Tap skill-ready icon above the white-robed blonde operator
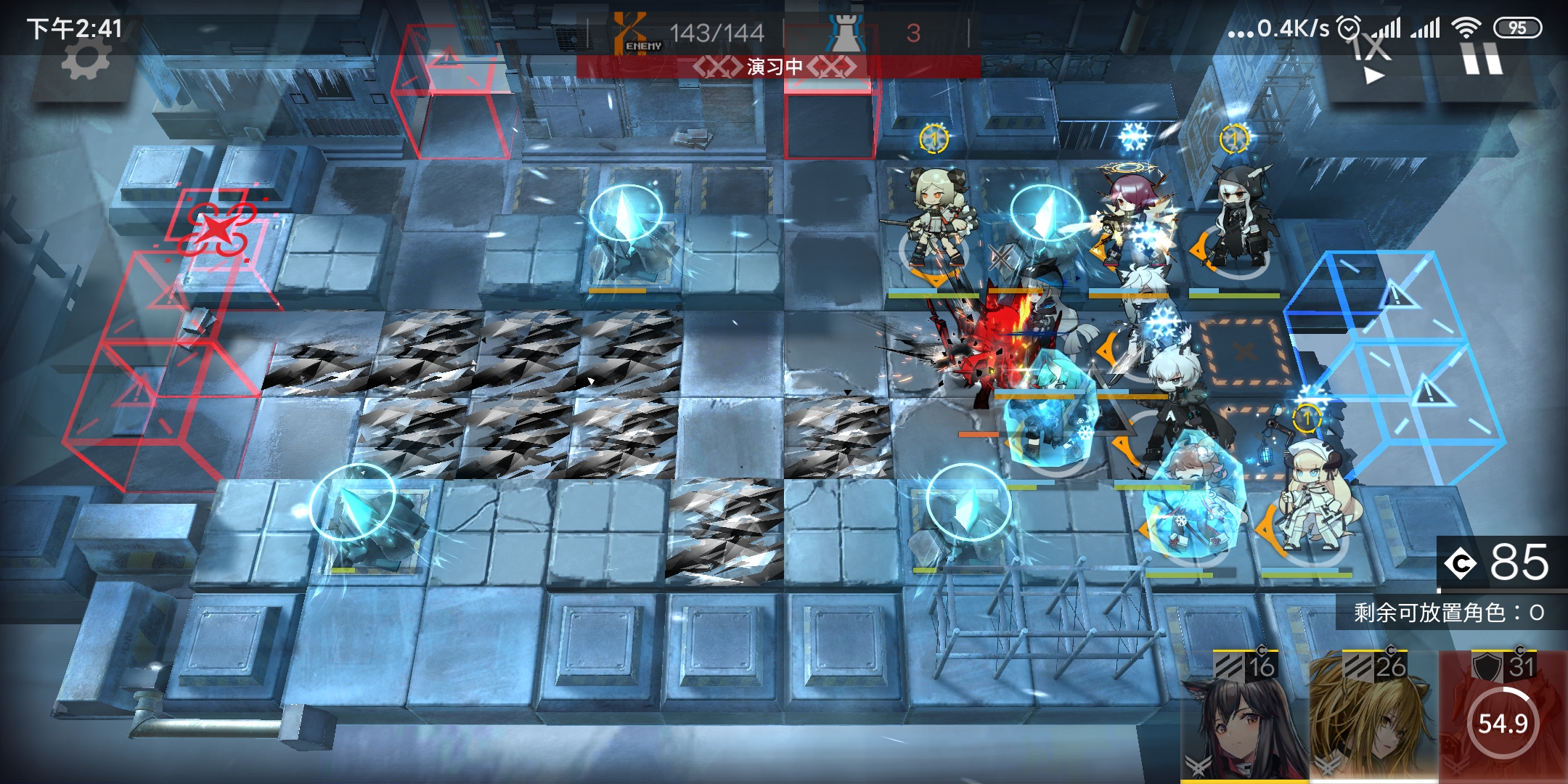Screen dimensions: 1568x784 1307,417
